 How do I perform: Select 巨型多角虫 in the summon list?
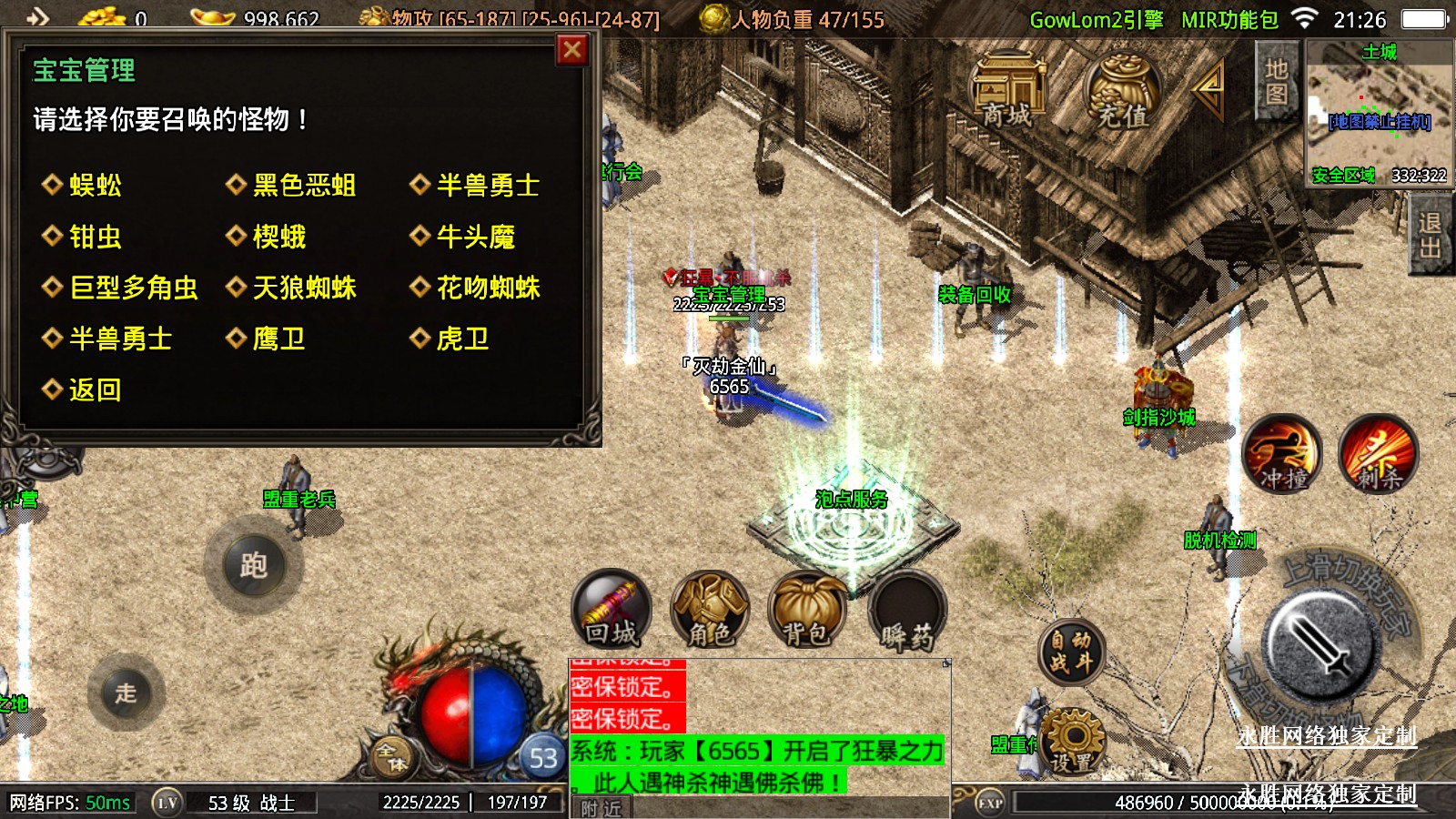click(x=133, y=288)
